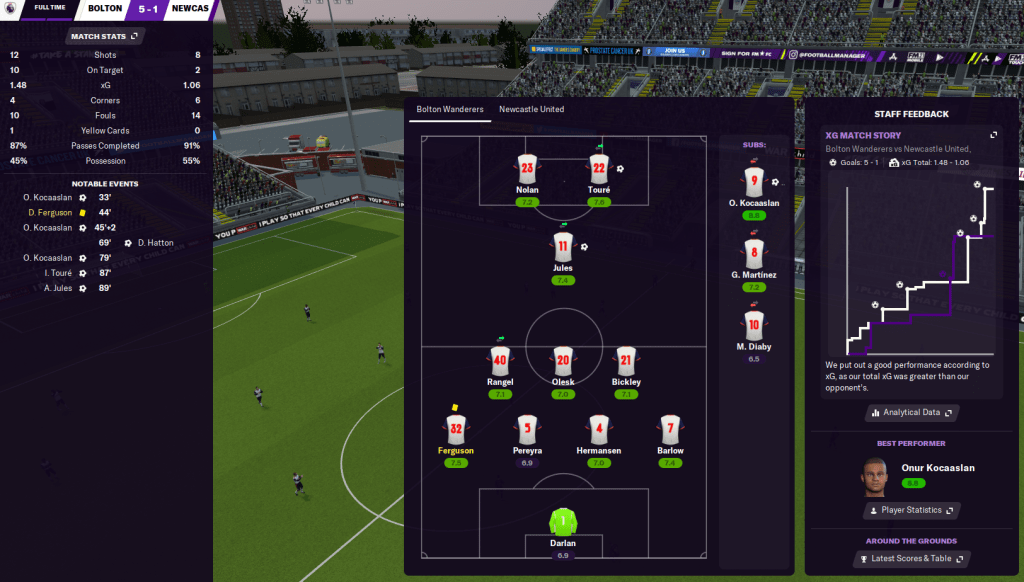Select Barlow wearing number 7

pos(671,429)
